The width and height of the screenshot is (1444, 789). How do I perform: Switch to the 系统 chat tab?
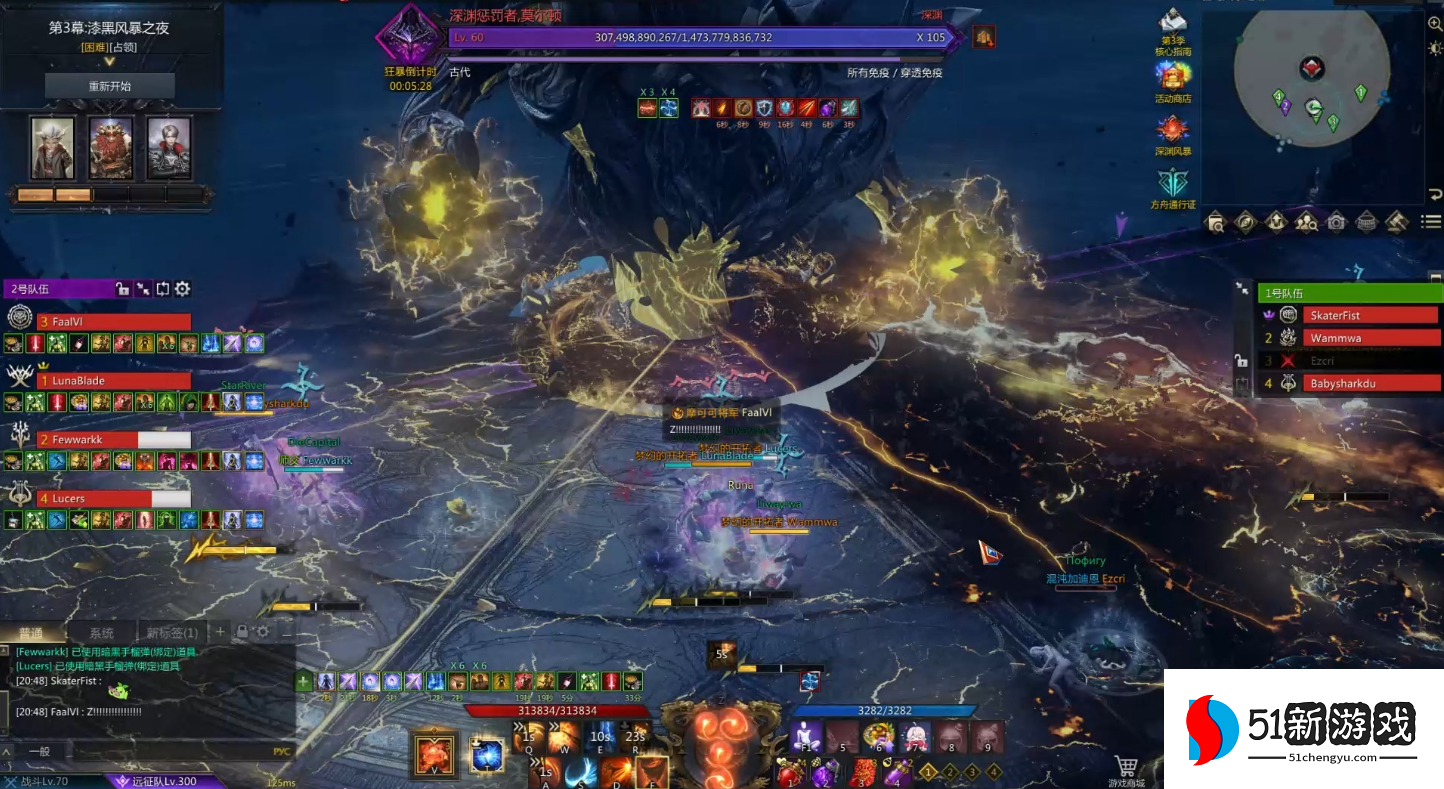(x=101, y=633)
